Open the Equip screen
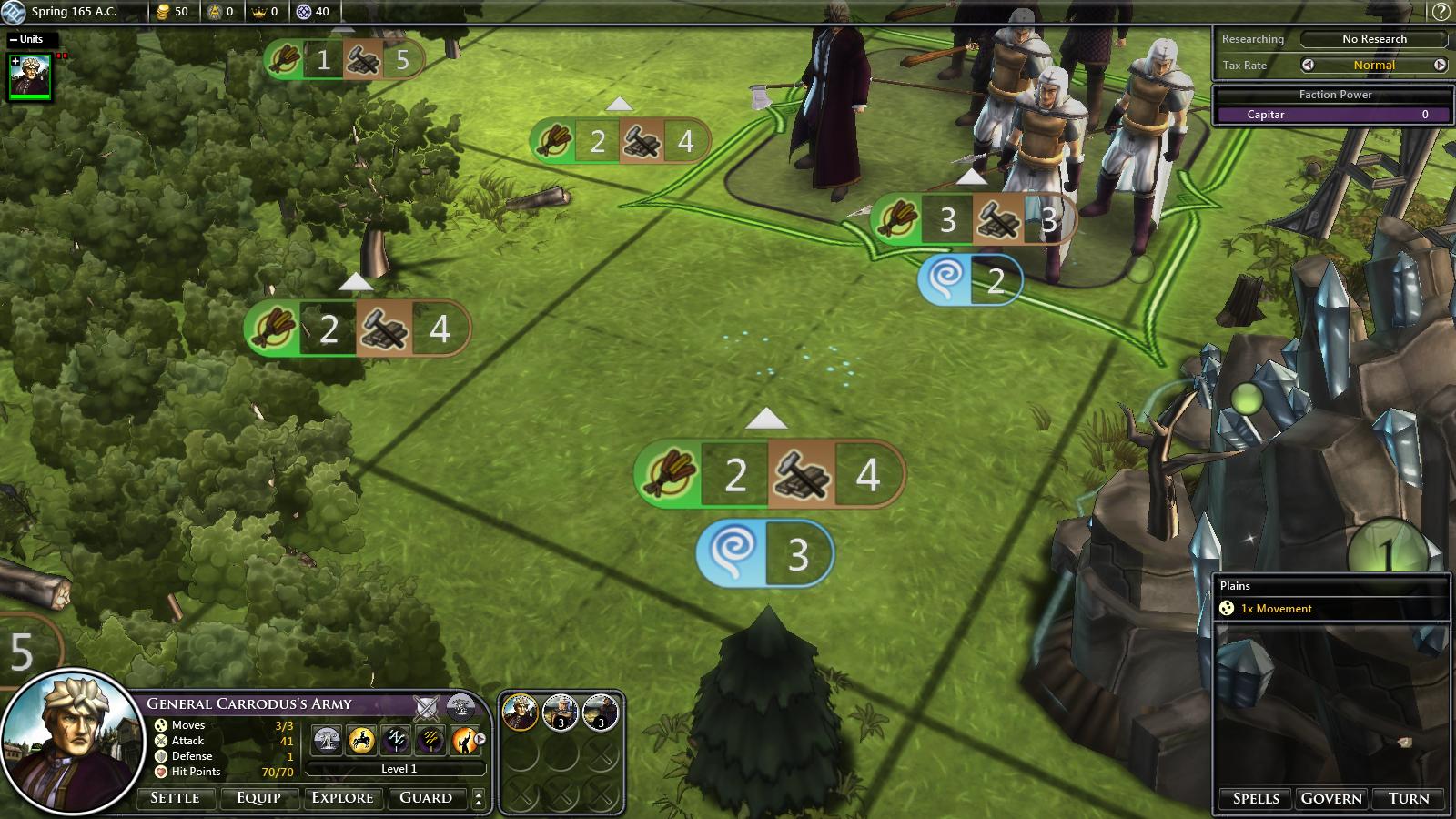Viewport: 1456px width, 819px height. tap(258, 798)
